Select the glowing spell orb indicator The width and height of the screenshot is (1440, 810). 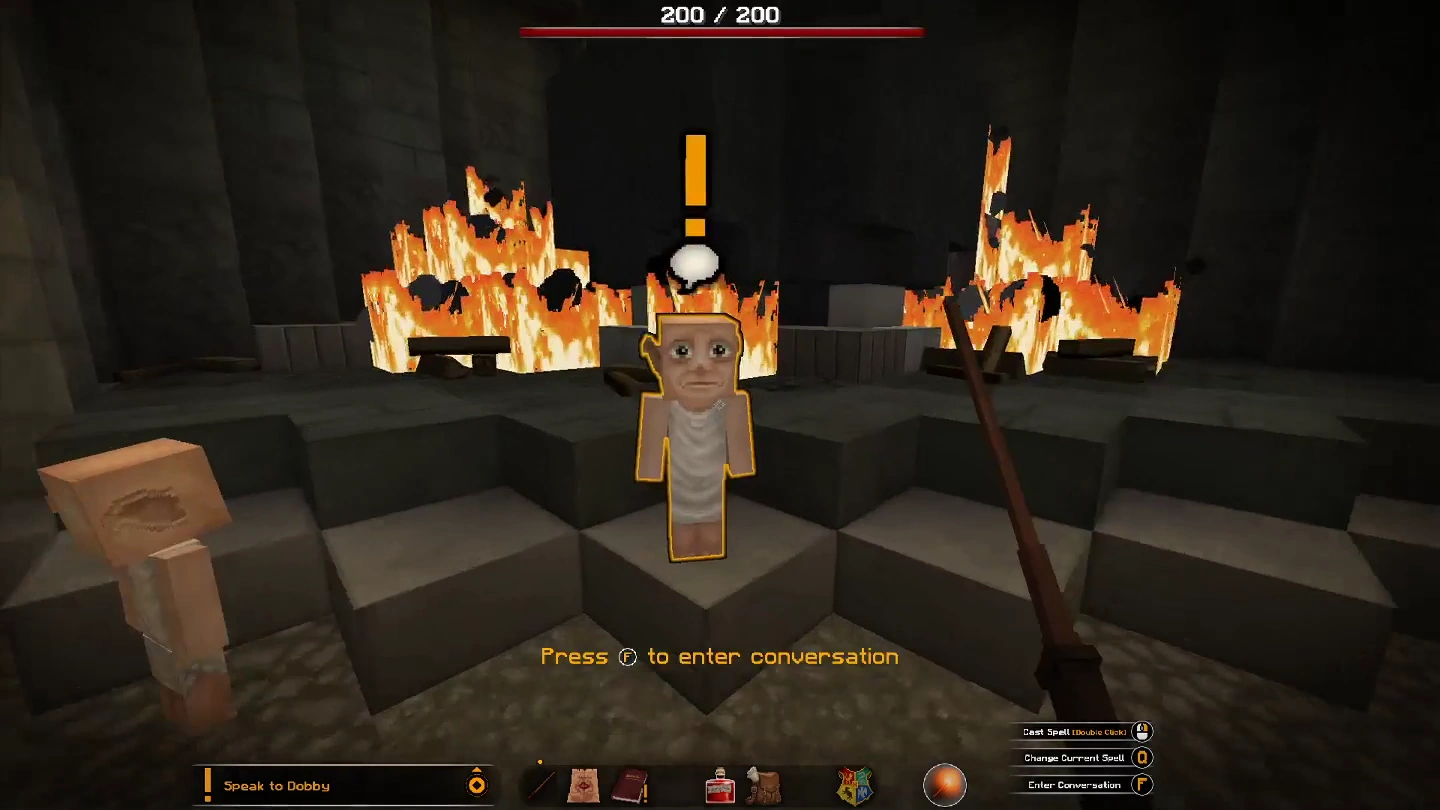pyautogui.click(x=944, y=783)
